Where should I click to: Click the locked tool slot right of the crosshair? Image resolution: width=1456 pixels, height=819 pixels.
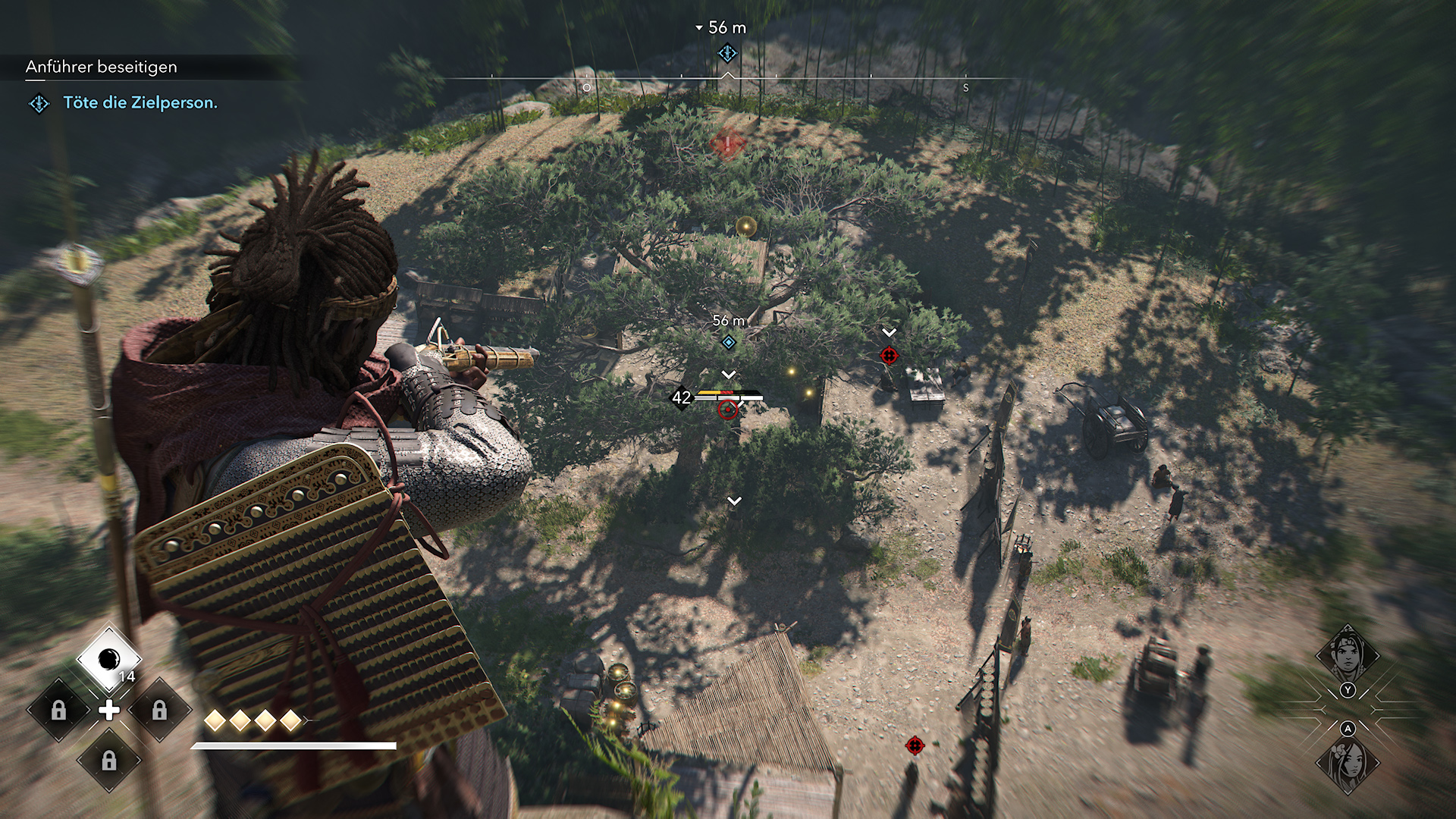coord(161,711)
